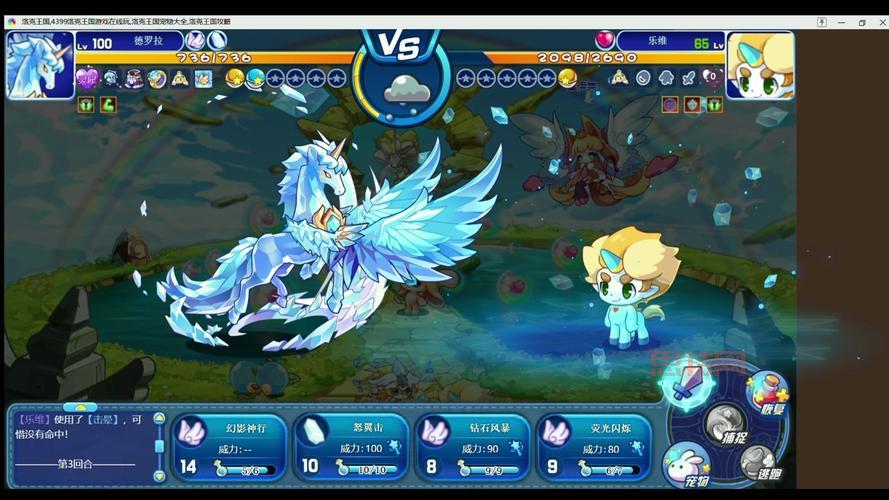Minimize the game window
Viewport: 889px width, 500px height.
point(842,22)
